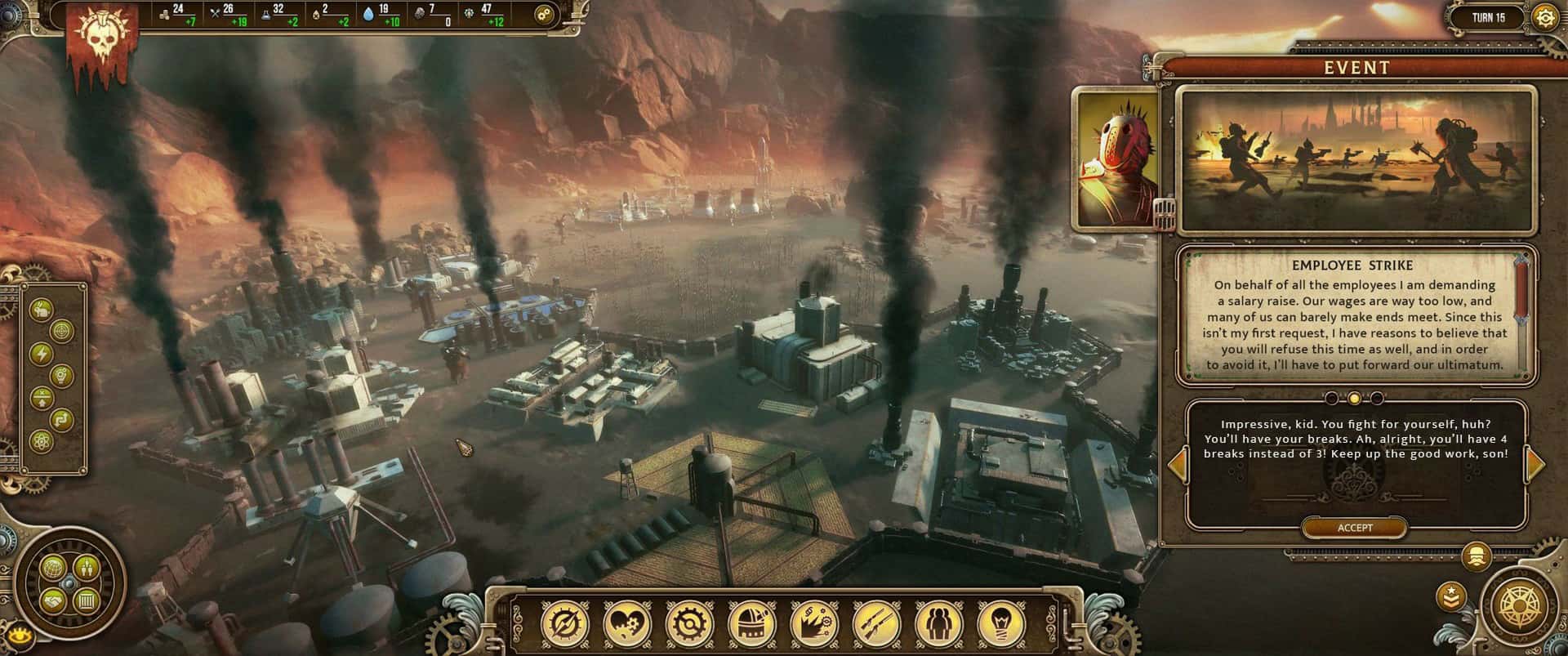
Task: Open the settings gear menu in the top right
Action: pyautogui.click(x=1547, y=15)
